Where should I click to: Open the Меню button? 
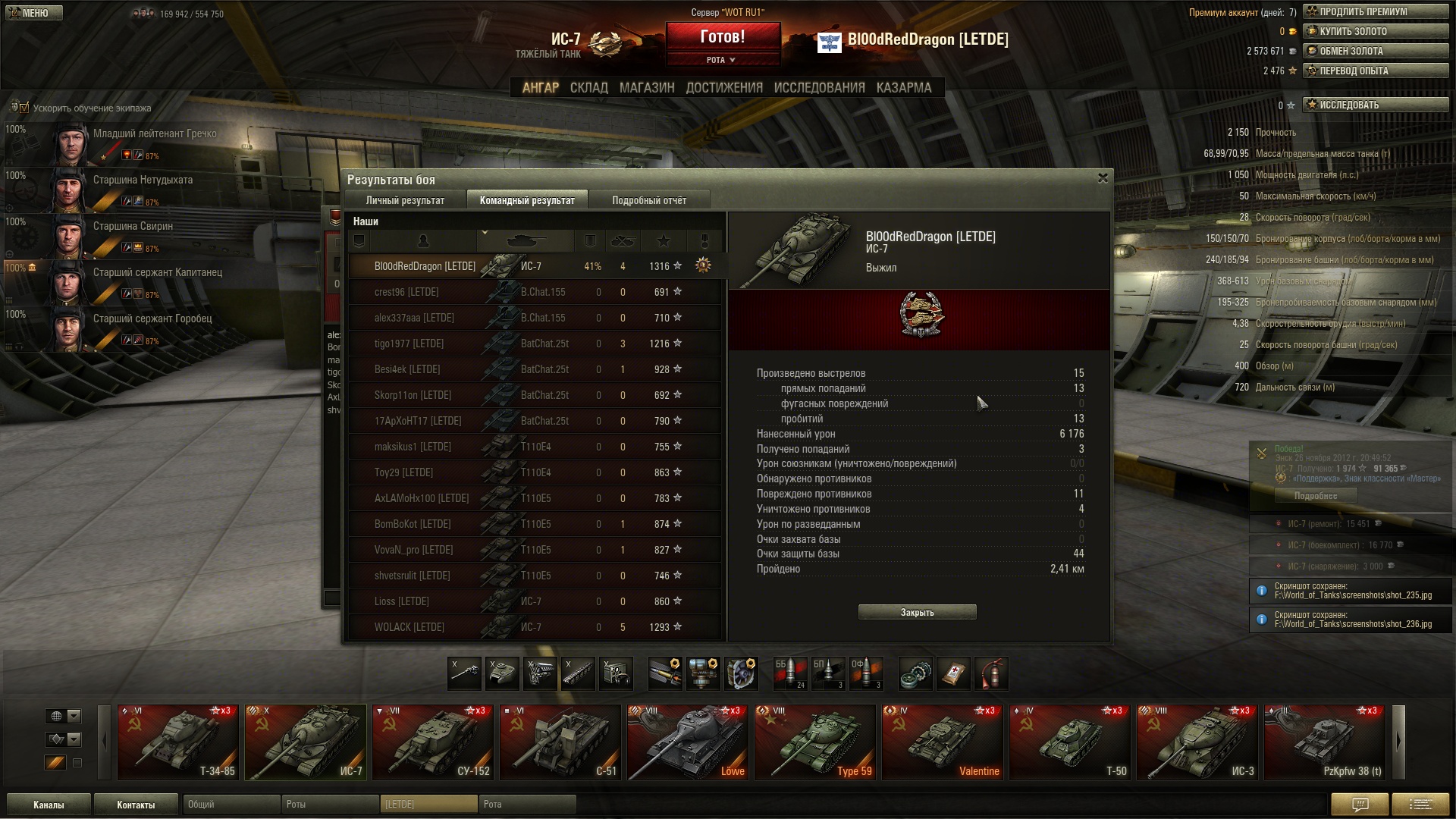34,13
